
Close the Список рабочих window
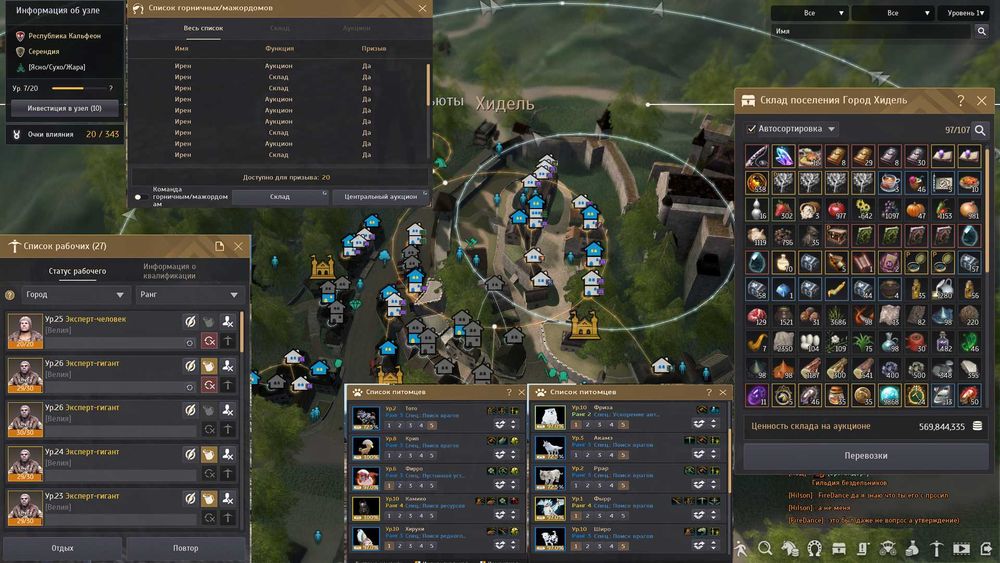(x=238, y=246)
